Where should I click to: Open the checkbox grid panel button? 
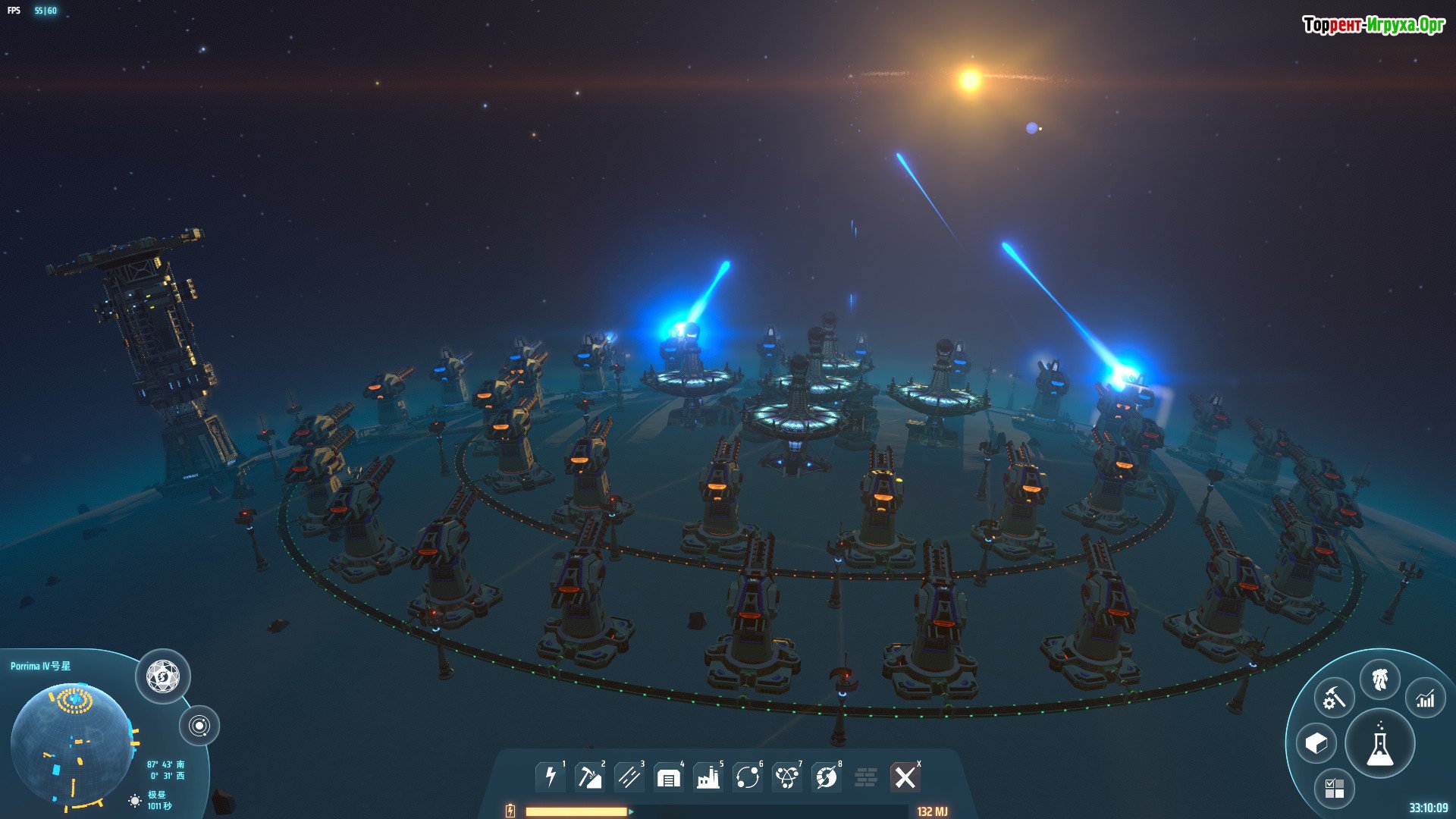pos(1335,789)
